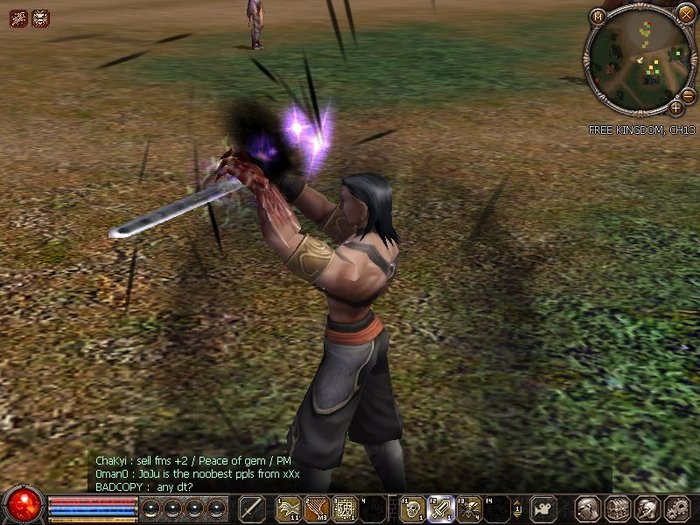The height and width of the screenshot is (525, 700).
Task: Toggle the camera view button
Action: 543,508
